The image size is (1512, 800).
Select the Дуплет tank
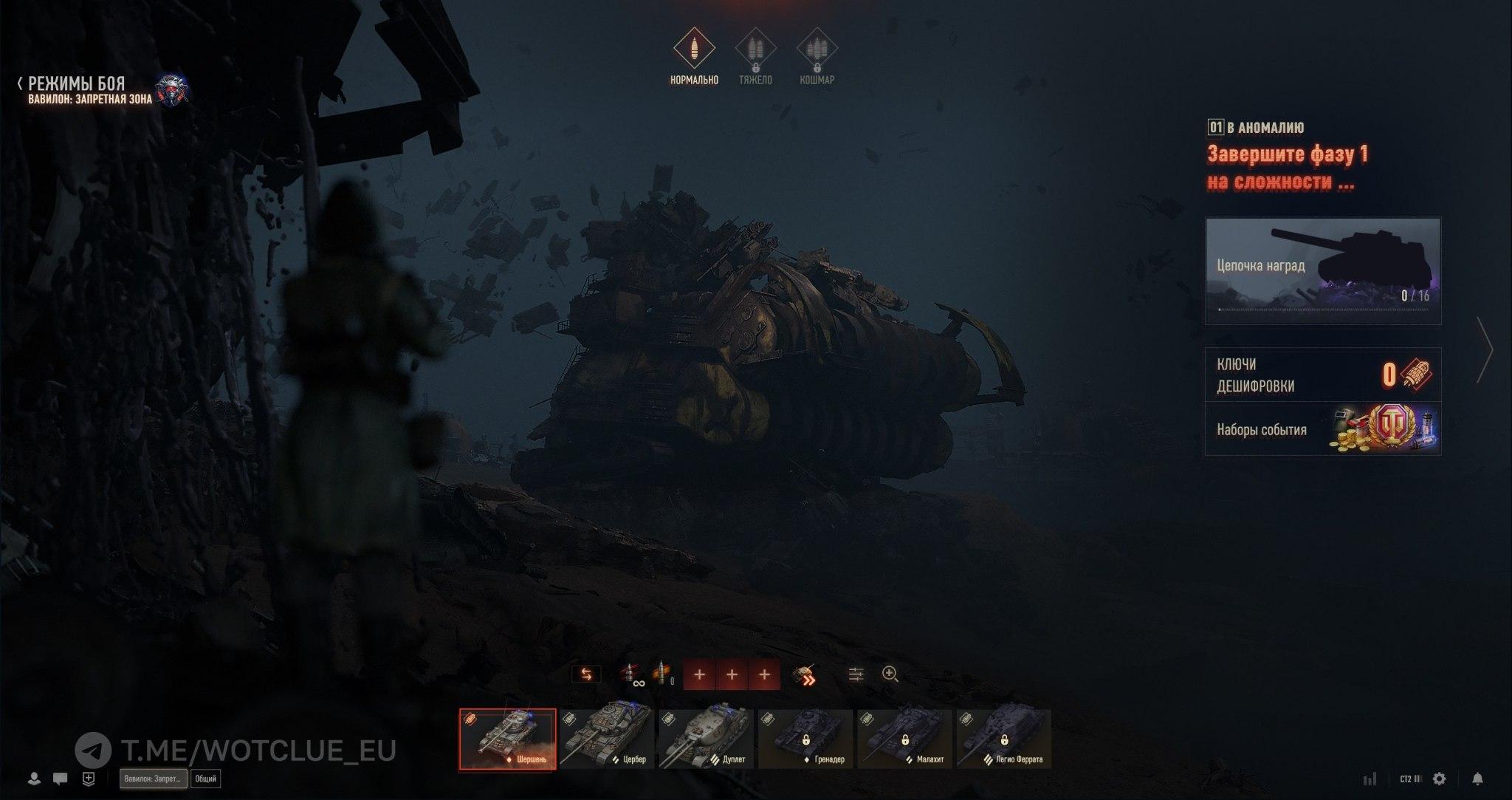[706, 739]
